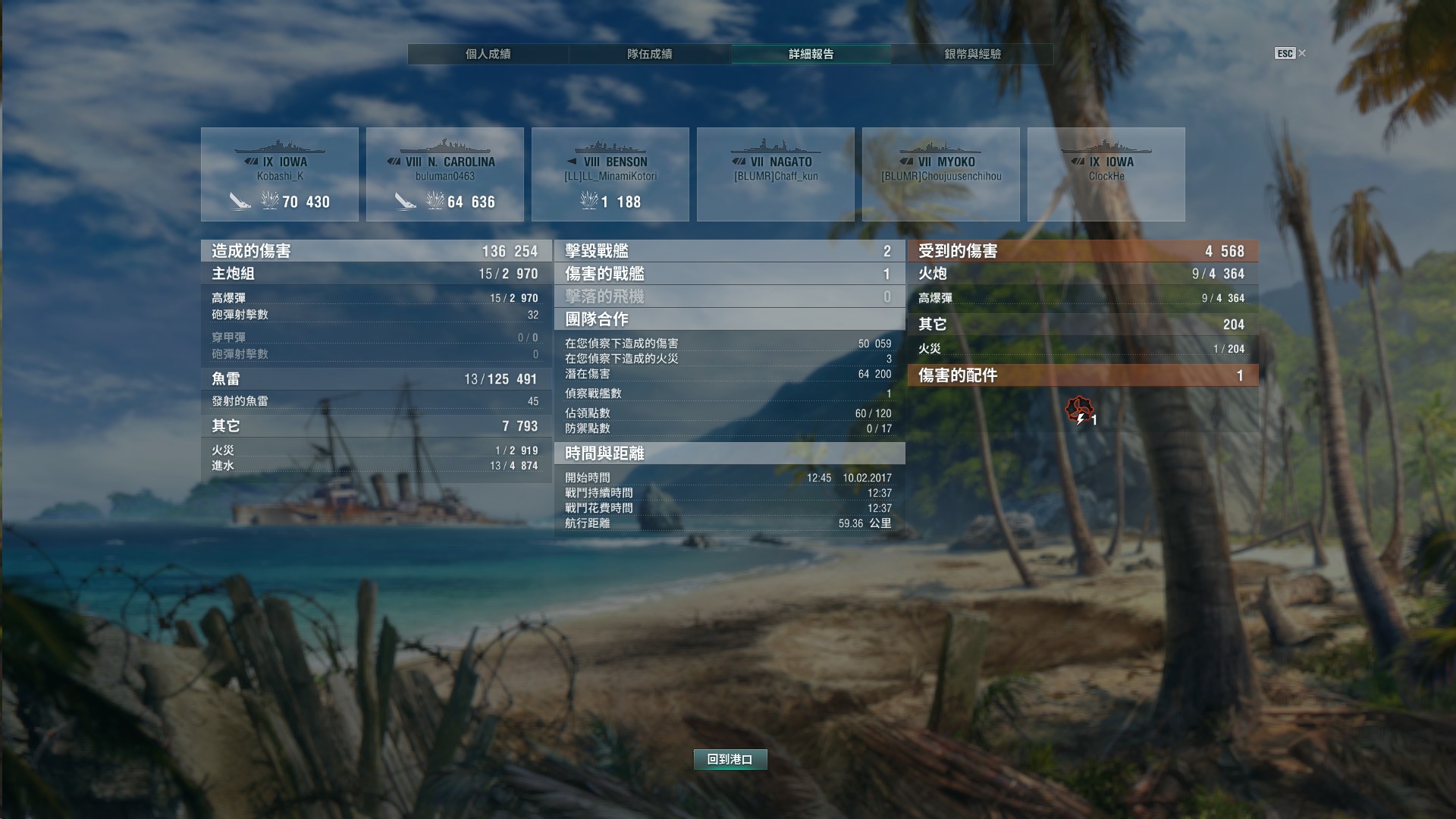Select the Myoko cruiser card

pyautogui.click(x=941, y=174)
